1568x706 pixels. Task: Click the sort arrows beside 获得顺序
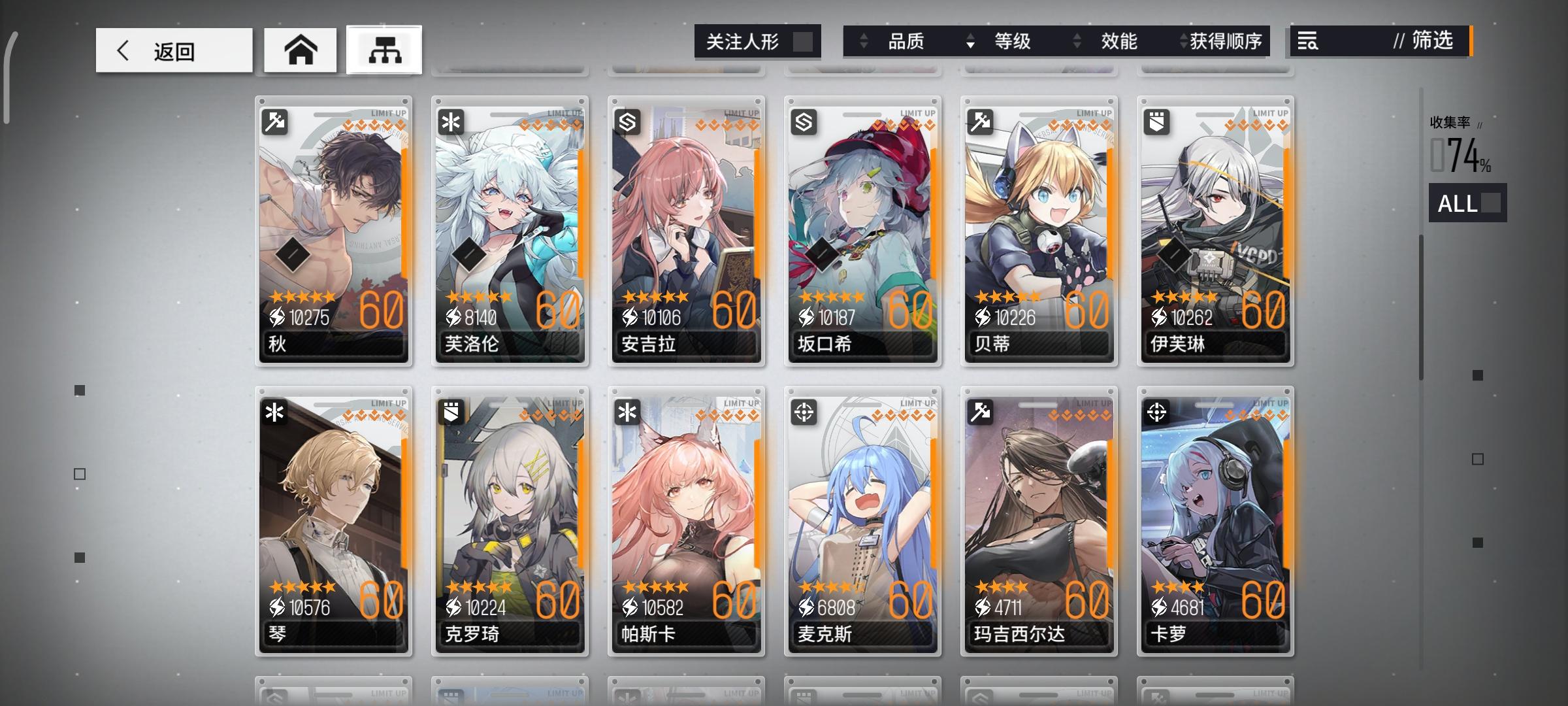1184,41
